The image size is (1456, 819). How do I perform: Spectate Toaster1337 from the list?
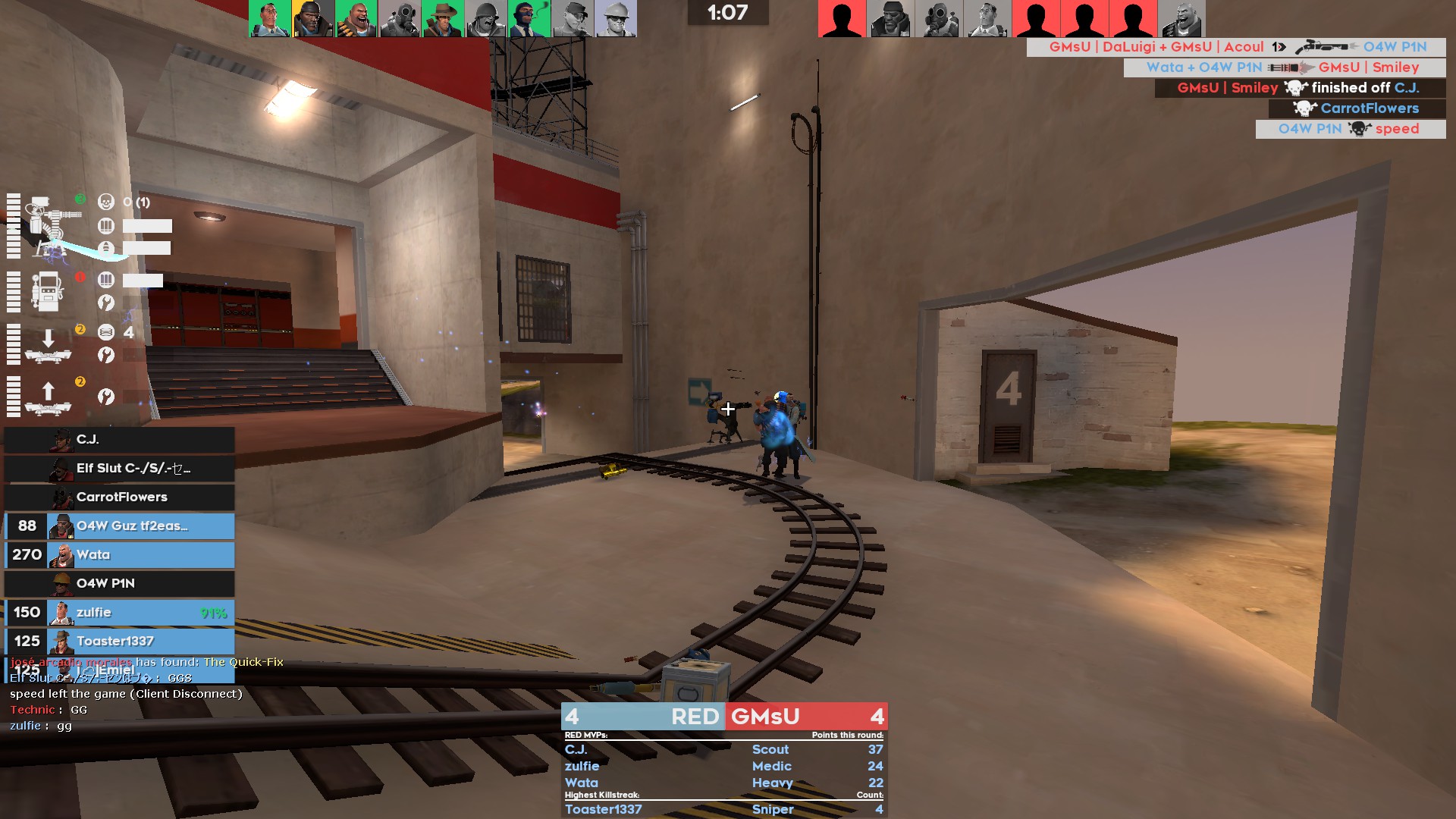pyautogui.click(x=119, y=642)
